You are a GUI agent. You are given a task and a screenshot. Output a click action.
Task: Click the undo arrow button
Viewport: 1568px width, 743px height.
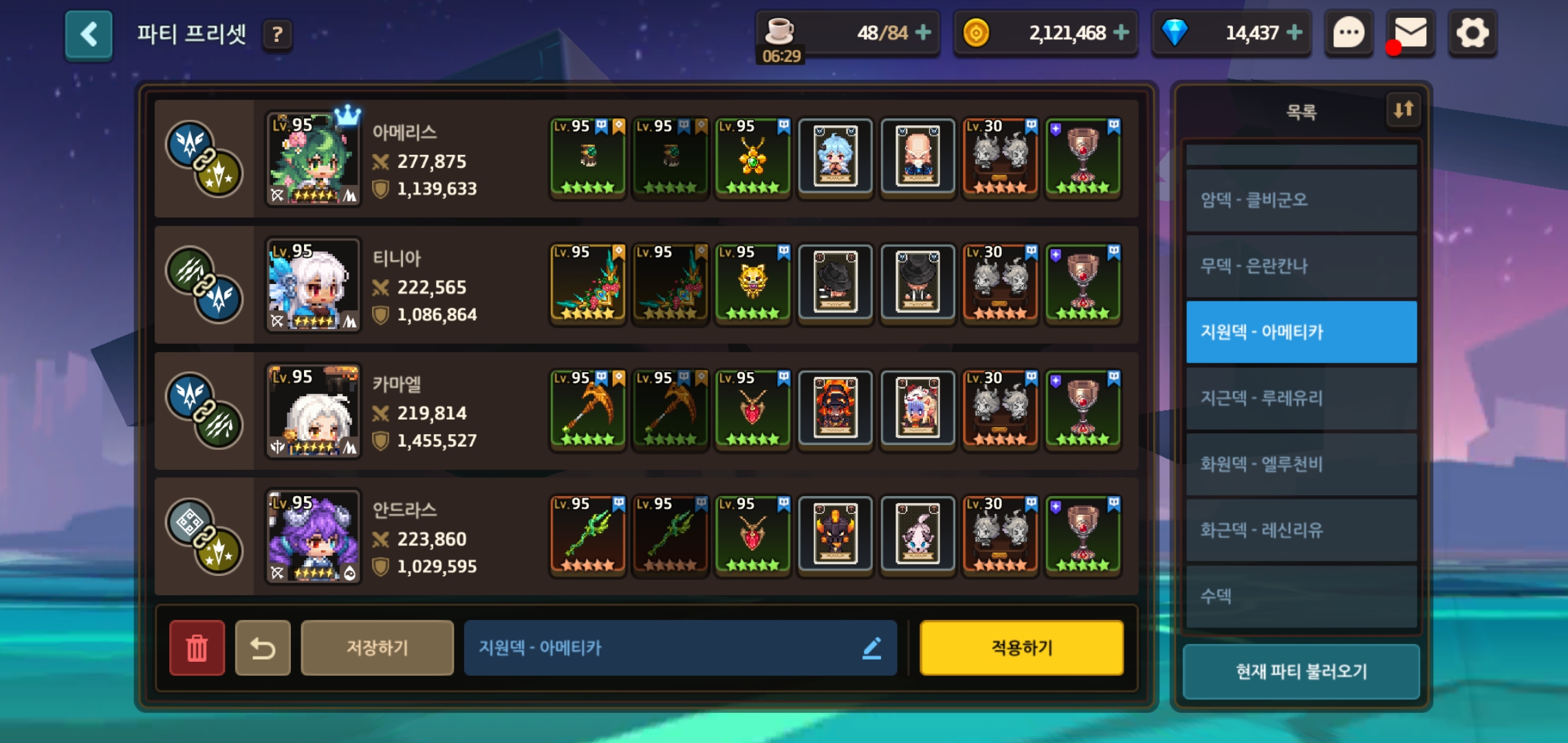click(263, 647)
